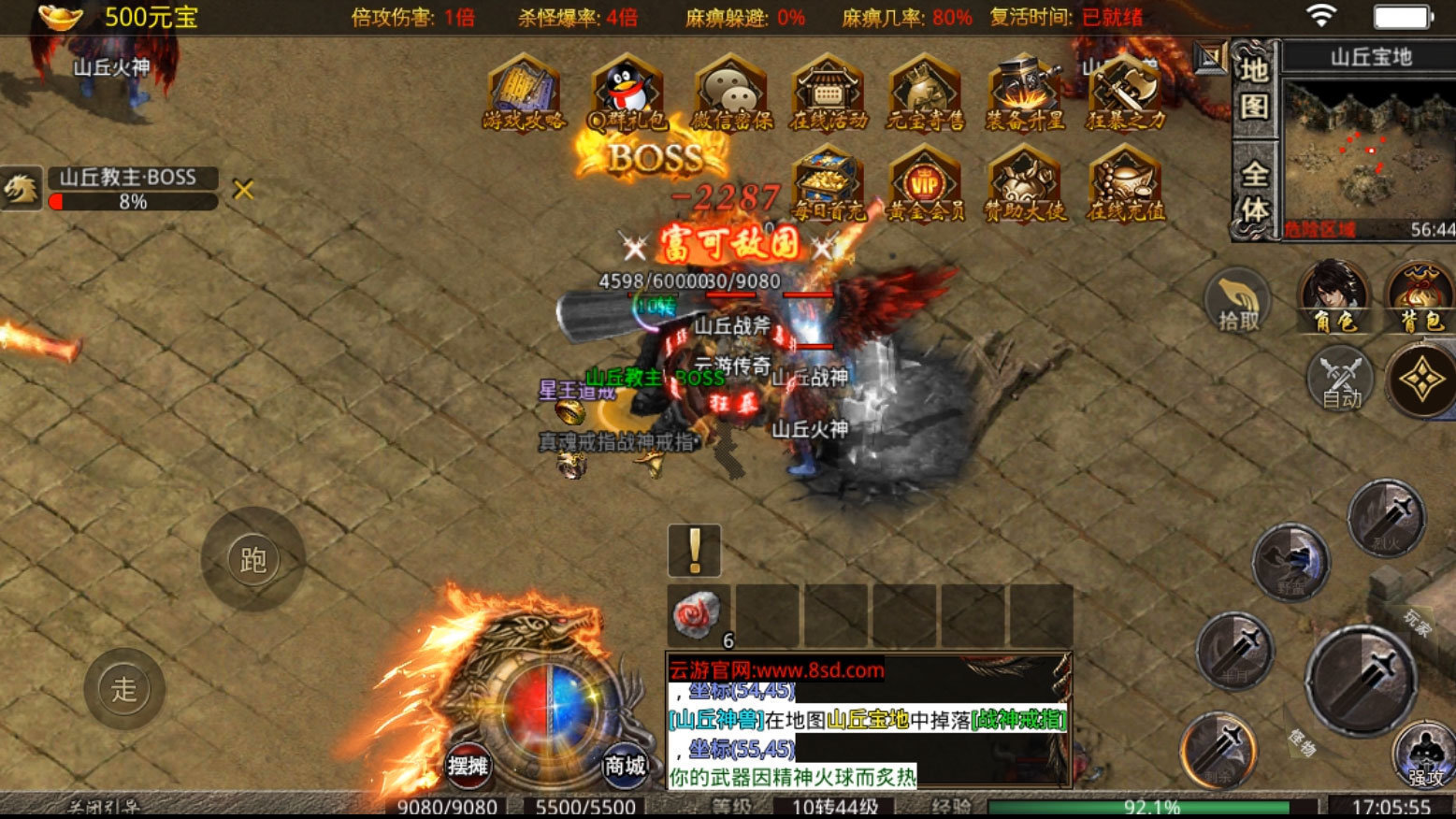The image size is (1456, 819).
Task: Open the 黄金会员 VIP membership icon
Action: coord(925,185)
